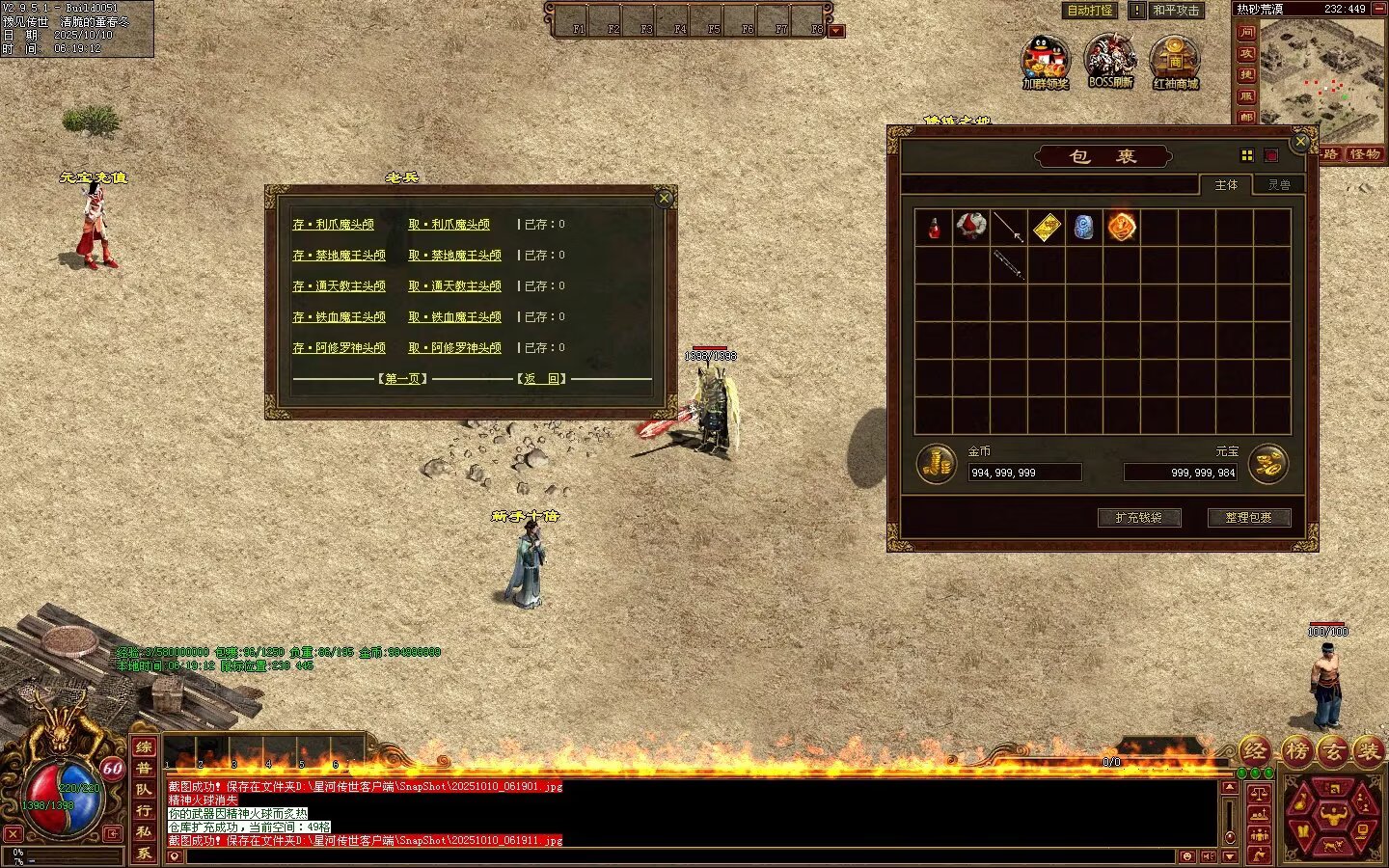The height and width of the screenshot is (868, 1389).
Task: Withdraw 阿修罗神头颅 via 取 link
Action: 454,348
